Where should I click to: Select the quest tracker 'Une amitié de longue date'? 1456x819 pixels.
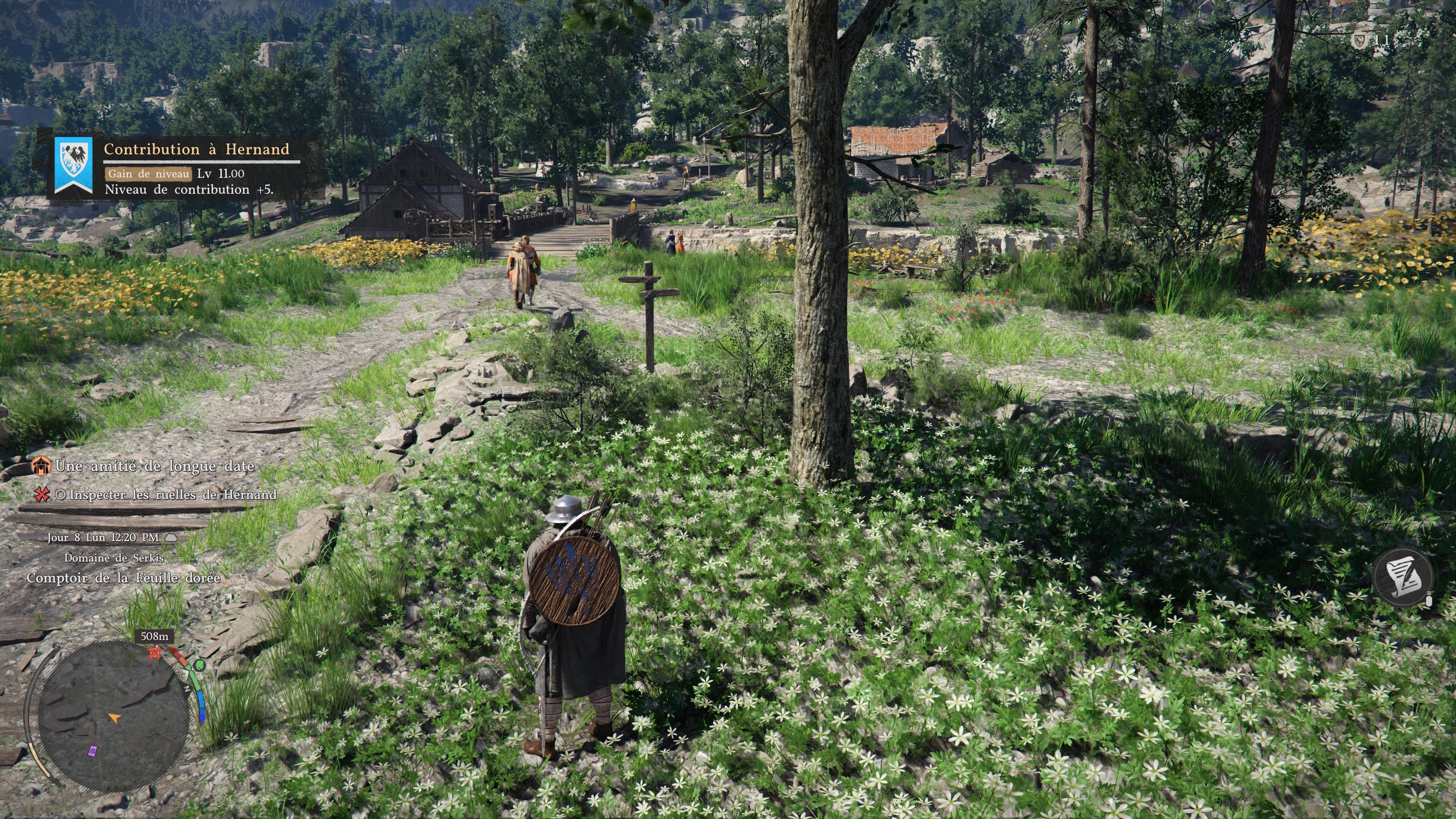tap(154, 466)
